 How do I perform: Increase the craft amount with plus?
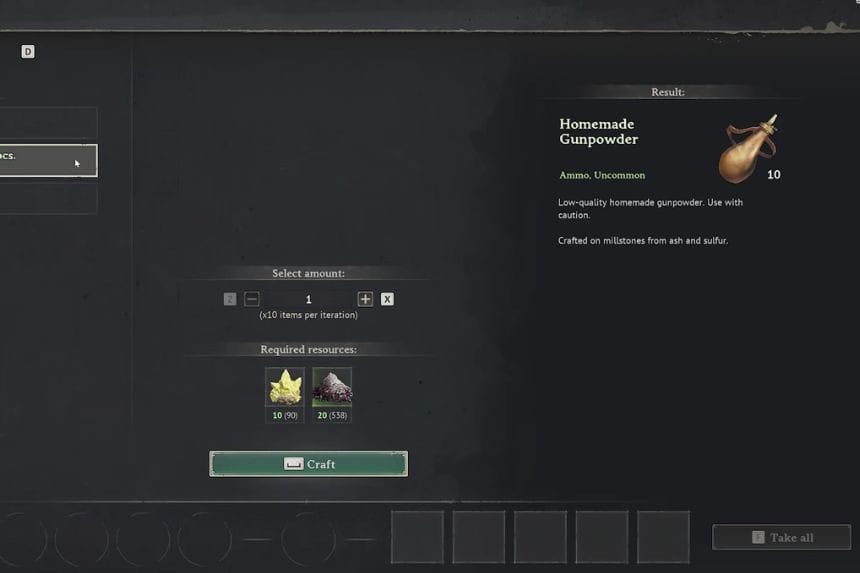click(365, 299)
